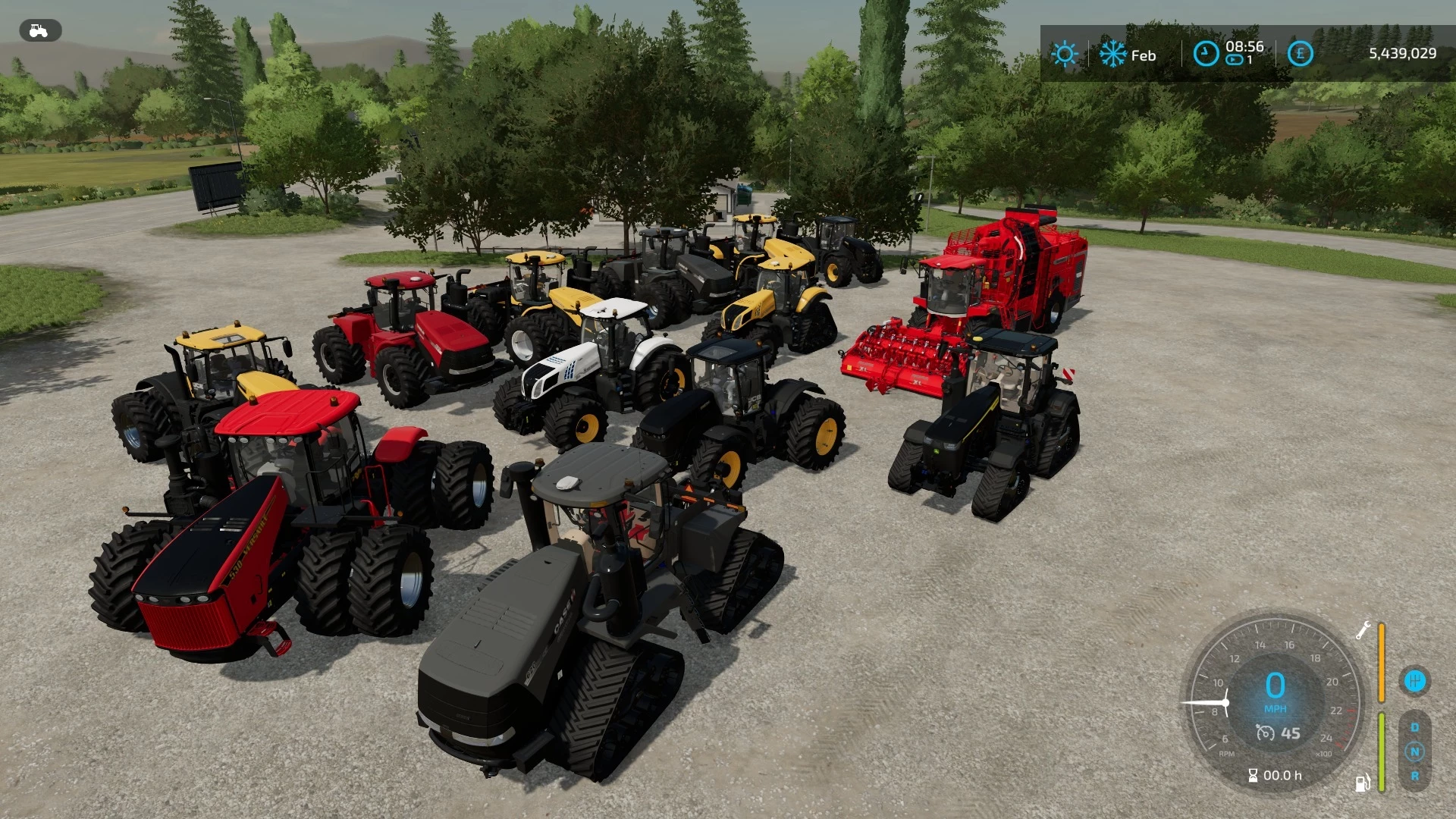
Task: Select the N neutral gear indicator
Action: [1415, 752]
